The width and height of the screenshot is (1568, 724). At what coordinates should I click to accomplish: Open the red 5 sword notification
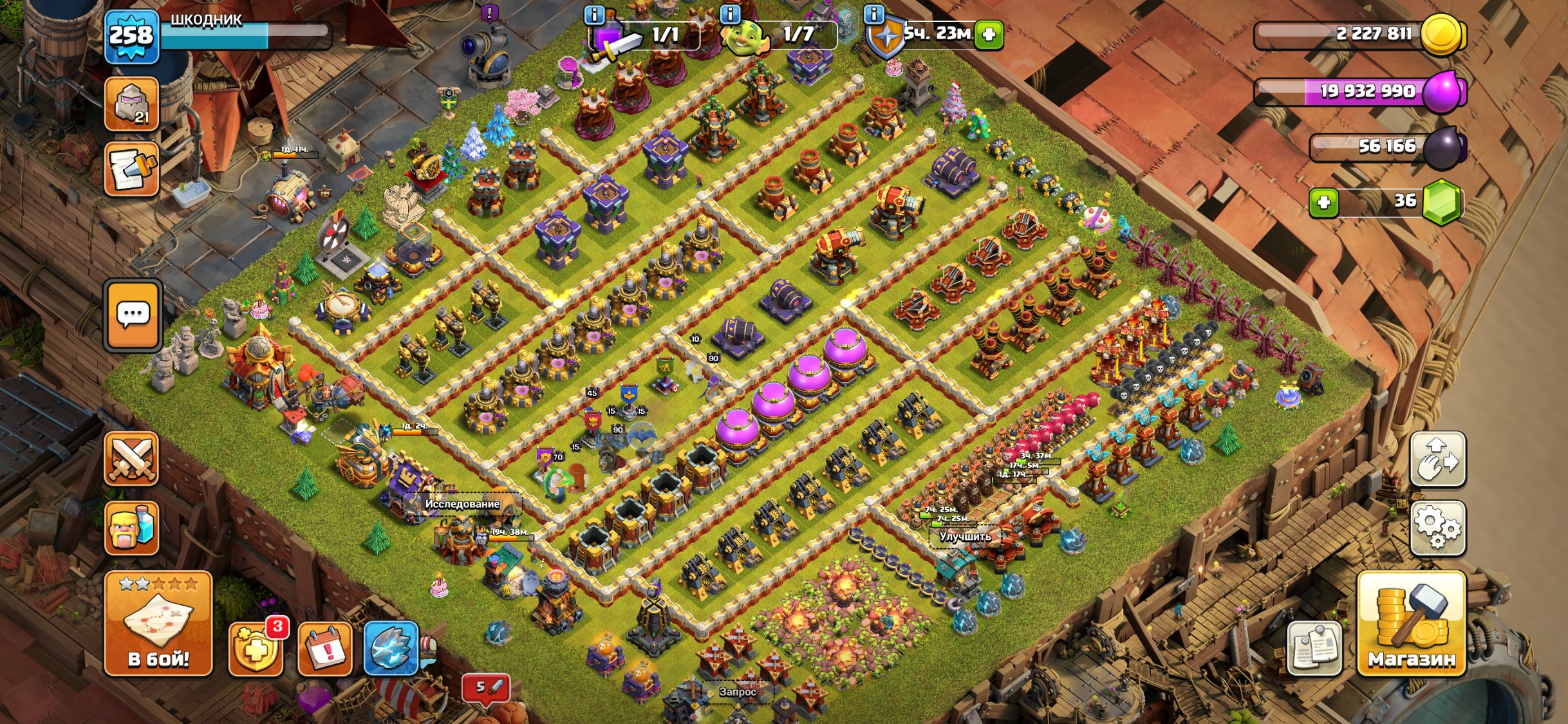[486, 688]
